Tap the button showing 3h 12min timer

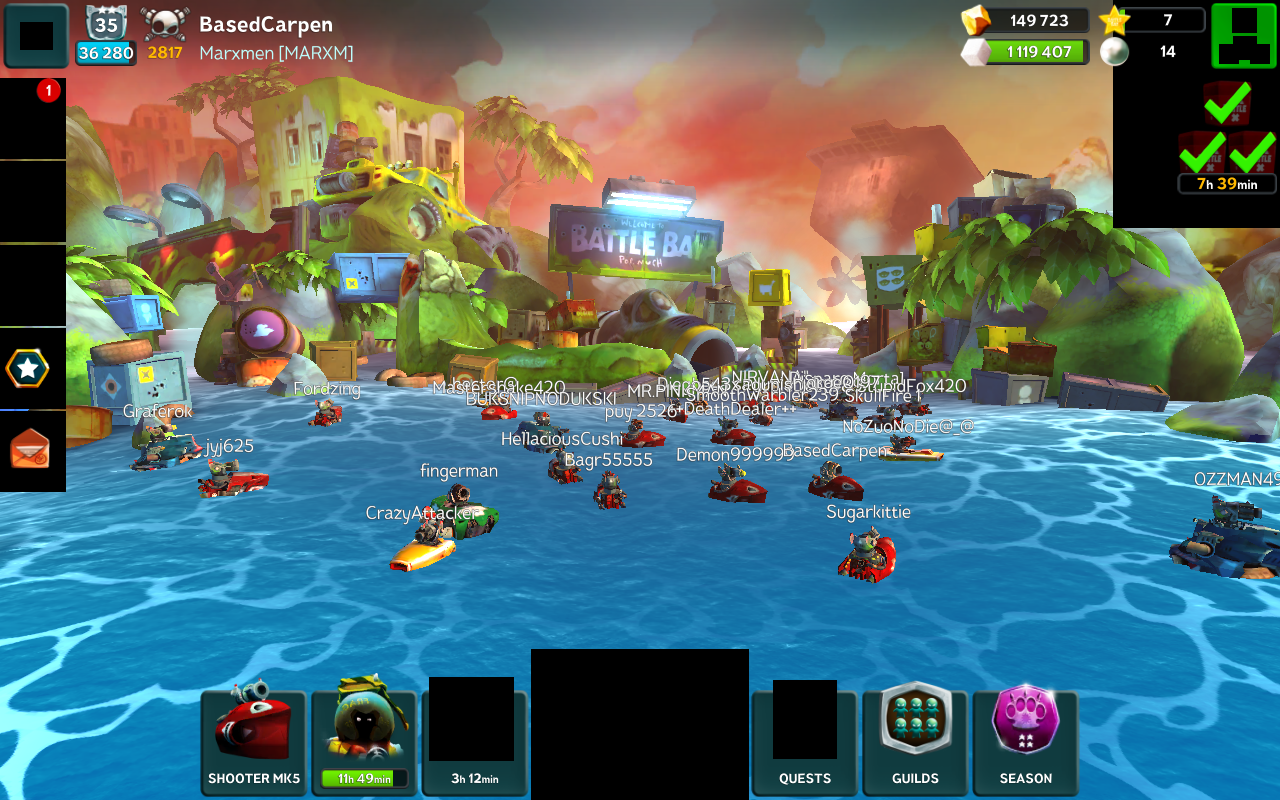[x=474, y=742]
